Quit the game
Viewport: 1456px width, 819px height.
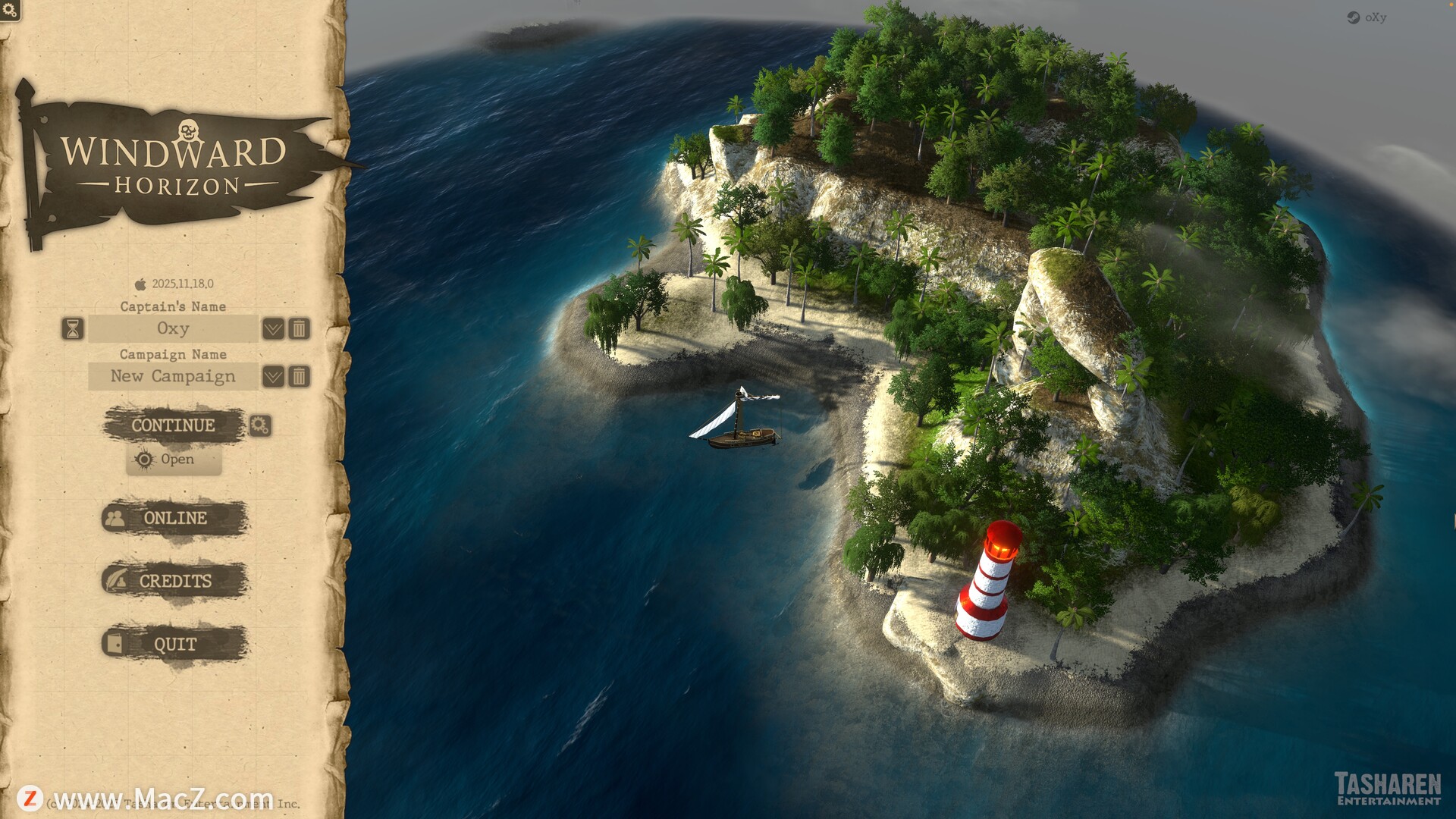pos(174,645)
